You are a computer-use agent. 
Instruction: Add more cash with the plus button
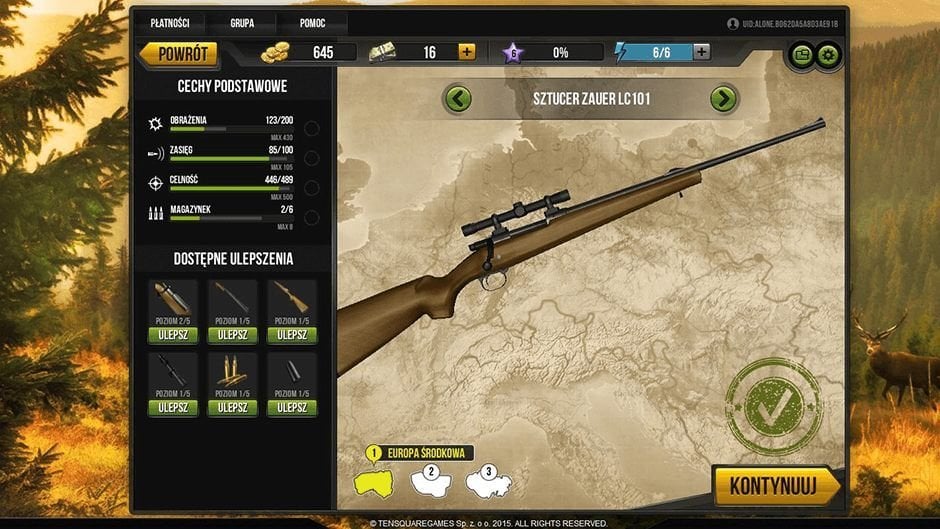tap(467, 52)
